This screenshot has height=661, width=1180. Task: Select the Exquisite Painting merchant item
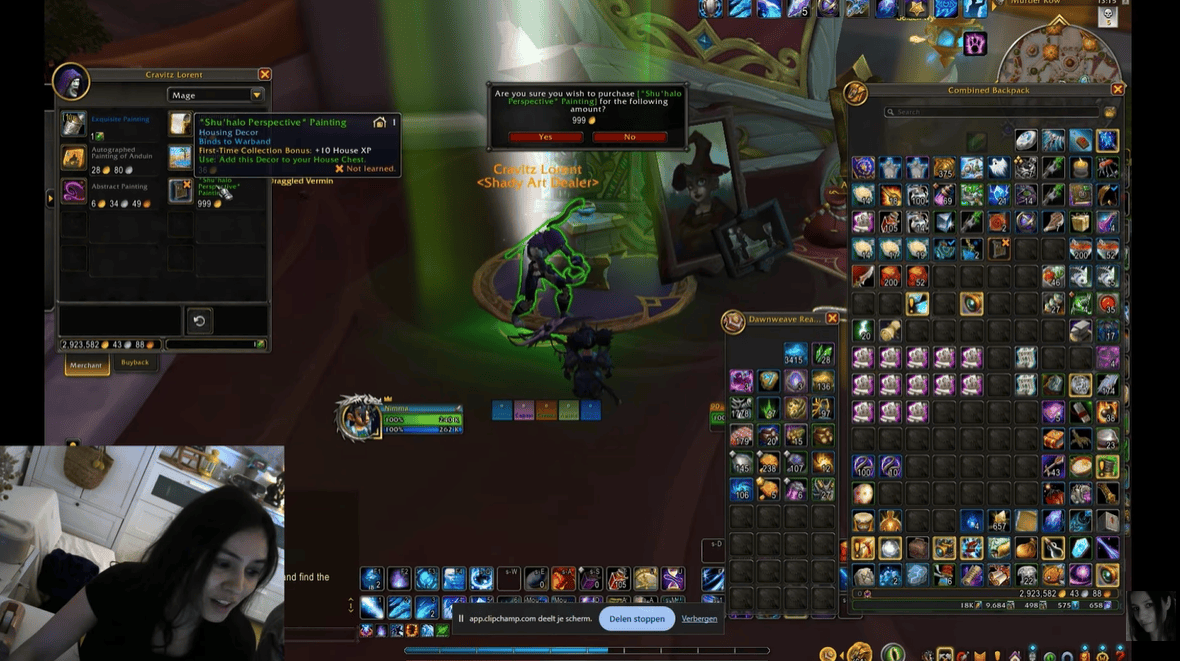point(74,123)
